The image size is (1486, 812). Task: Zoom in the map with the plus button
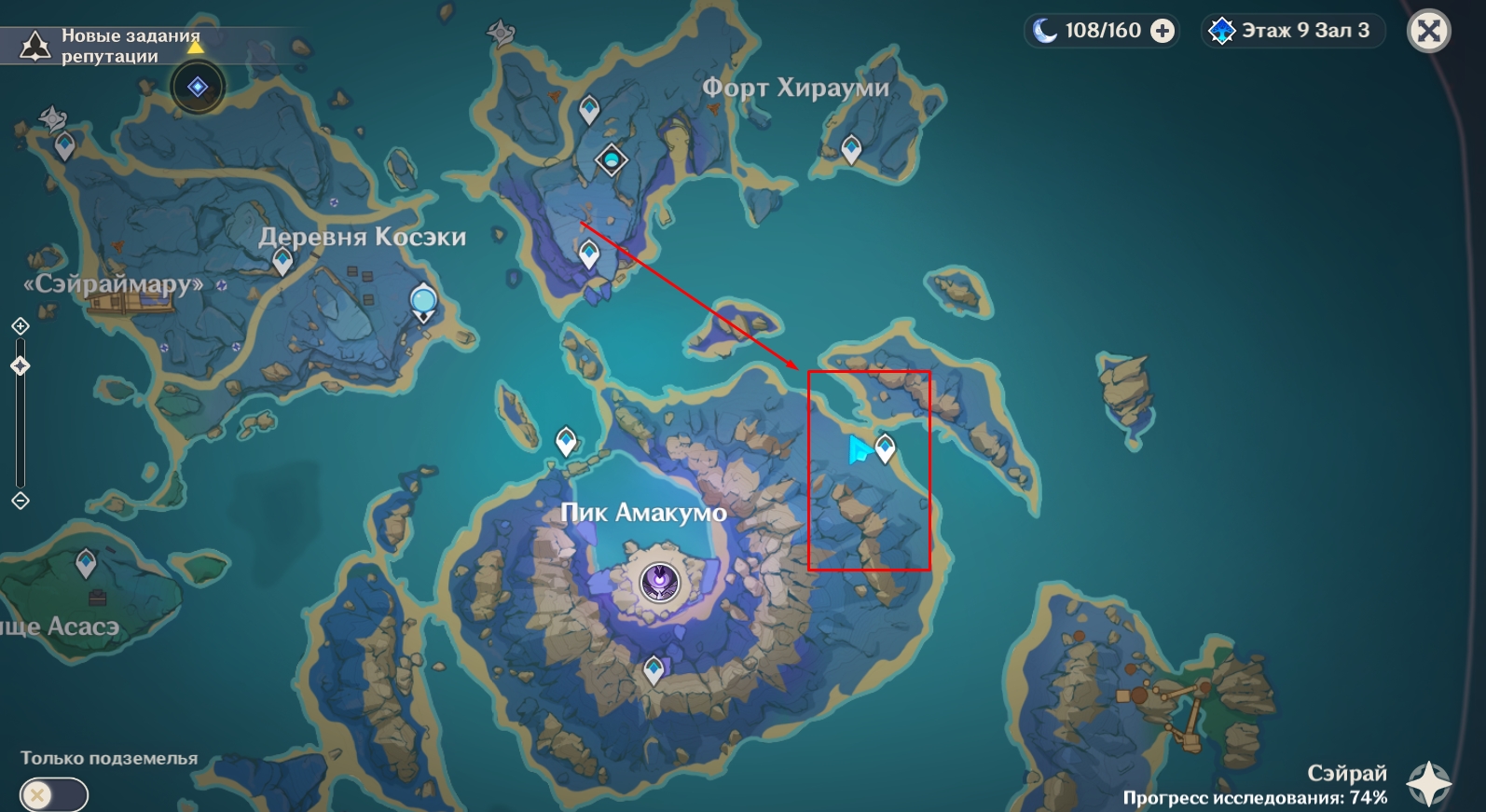pyautogui.click(x=21, y=326)
